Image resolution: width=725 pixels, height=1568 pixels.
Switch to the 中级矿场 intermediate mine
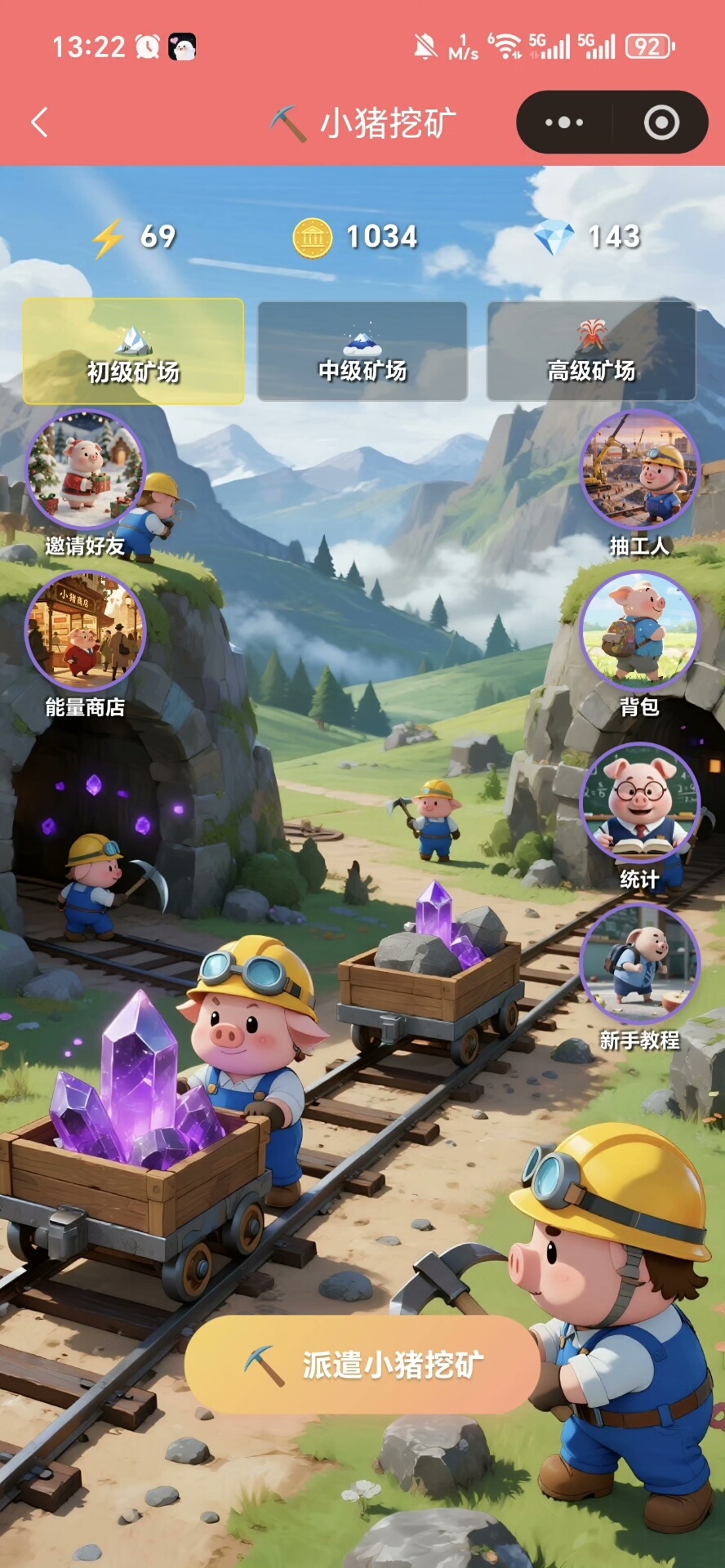[362, 351]
